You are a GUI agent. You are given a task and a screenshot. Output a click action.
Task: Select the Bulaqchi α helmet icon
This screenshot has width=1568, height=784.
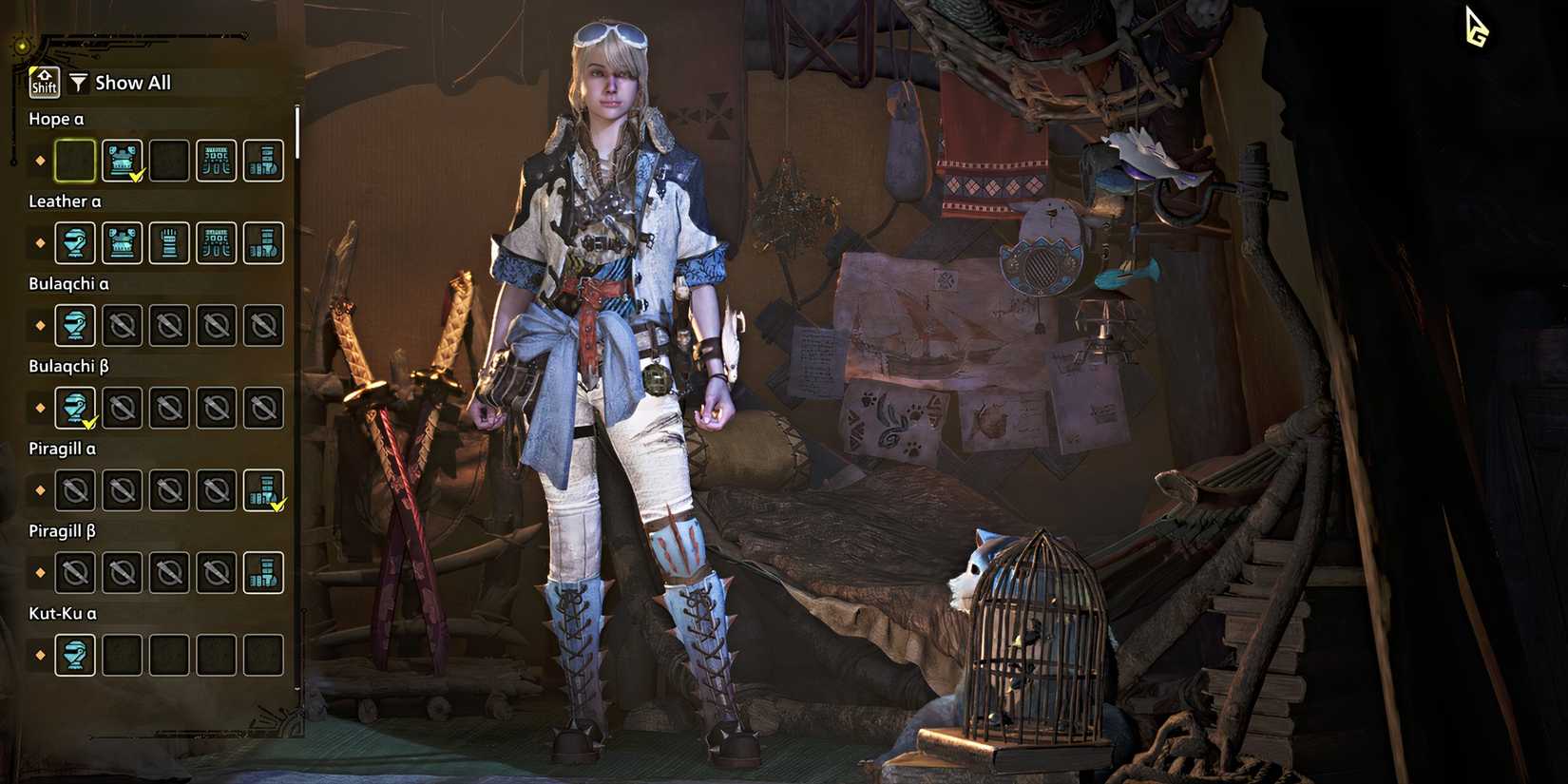[74, 325]
